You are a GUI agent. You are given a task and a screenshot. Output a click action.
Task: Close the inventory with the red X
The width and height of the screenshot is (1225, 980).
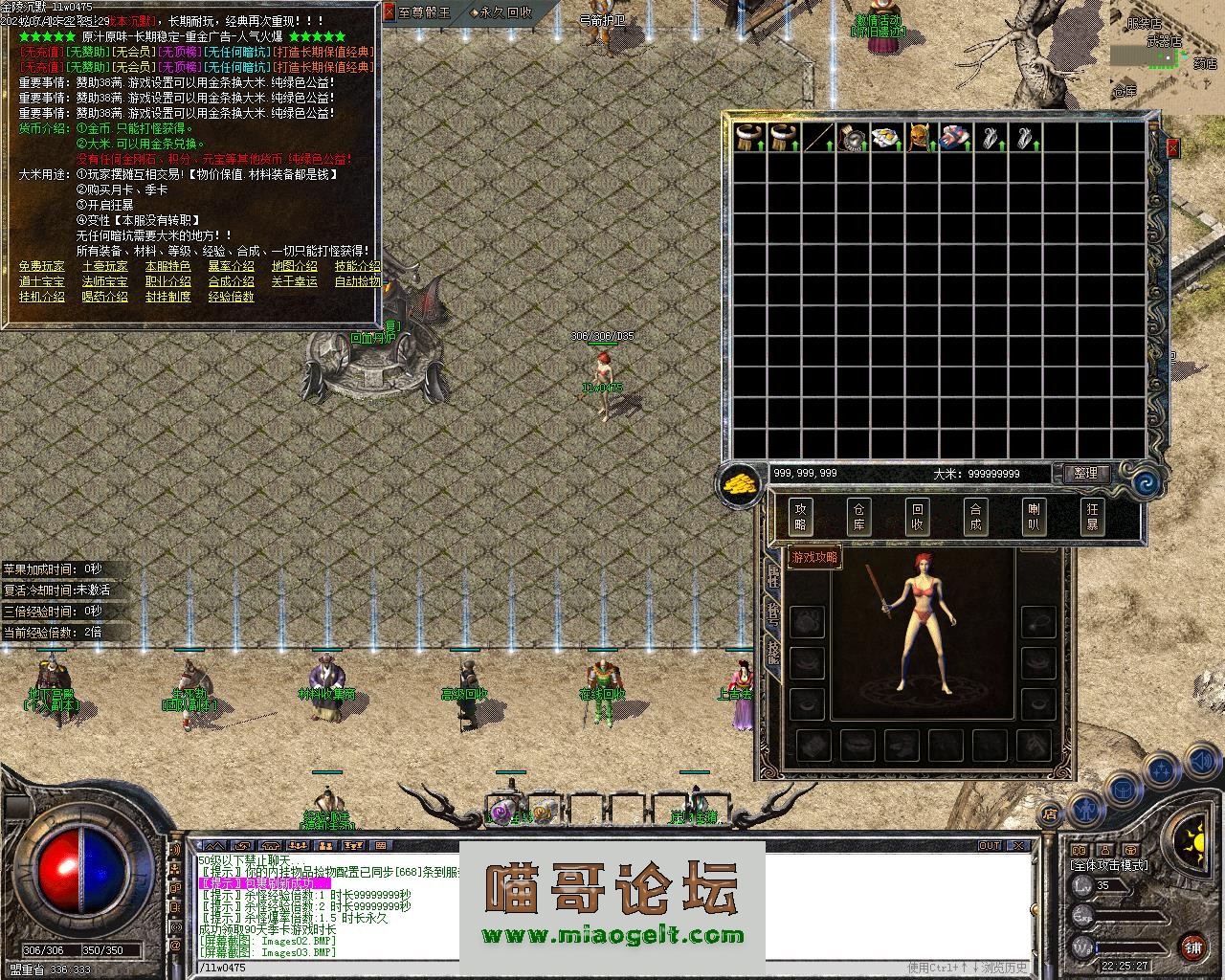1172,148
